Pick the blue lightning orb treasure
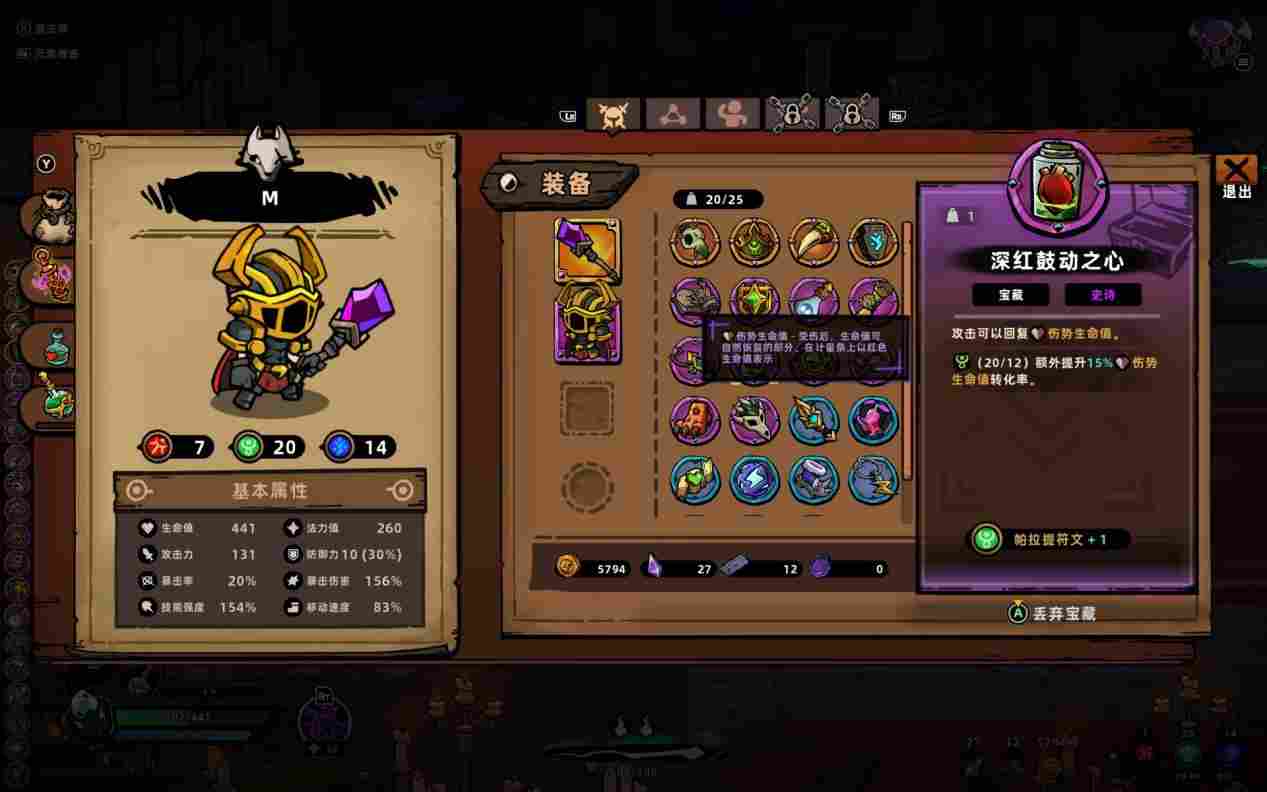This screenshot has height=792, width=1267. click(x=754, y=480)
